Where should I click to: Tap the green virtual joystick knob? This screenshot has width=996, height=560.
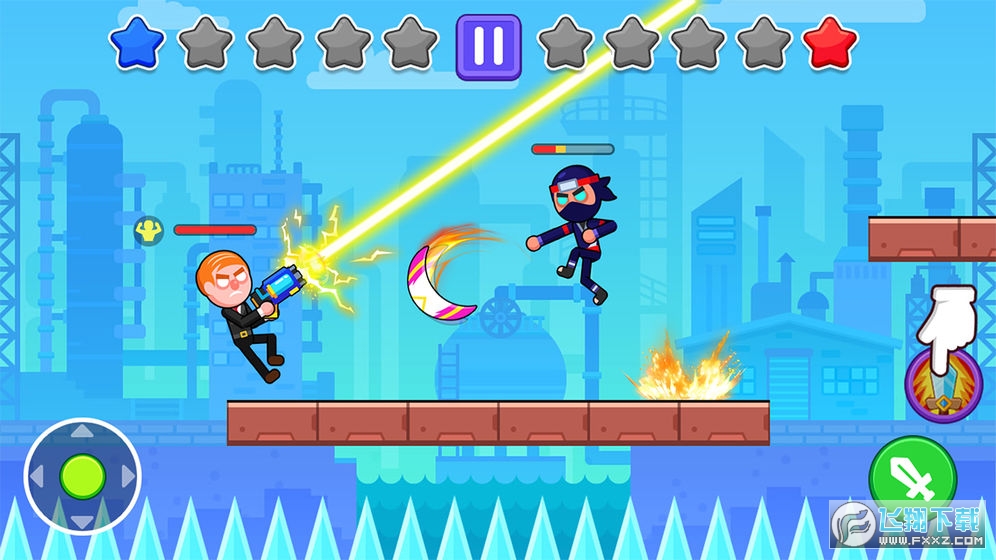click(x=82, y=476)
